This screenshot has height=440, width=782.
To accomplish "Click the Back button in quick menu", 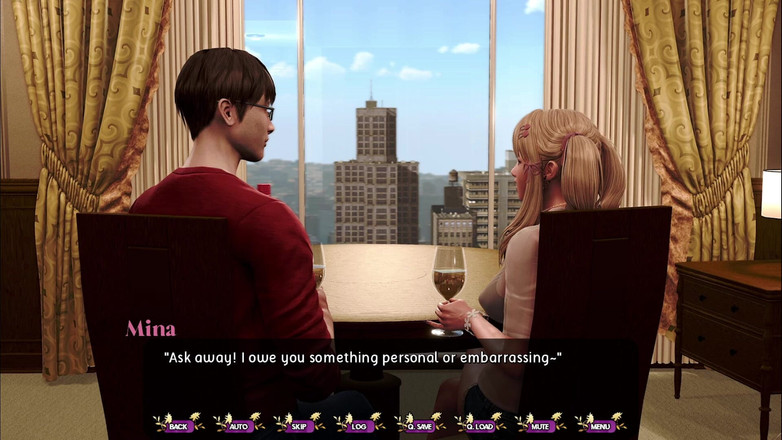I will 179,425.
